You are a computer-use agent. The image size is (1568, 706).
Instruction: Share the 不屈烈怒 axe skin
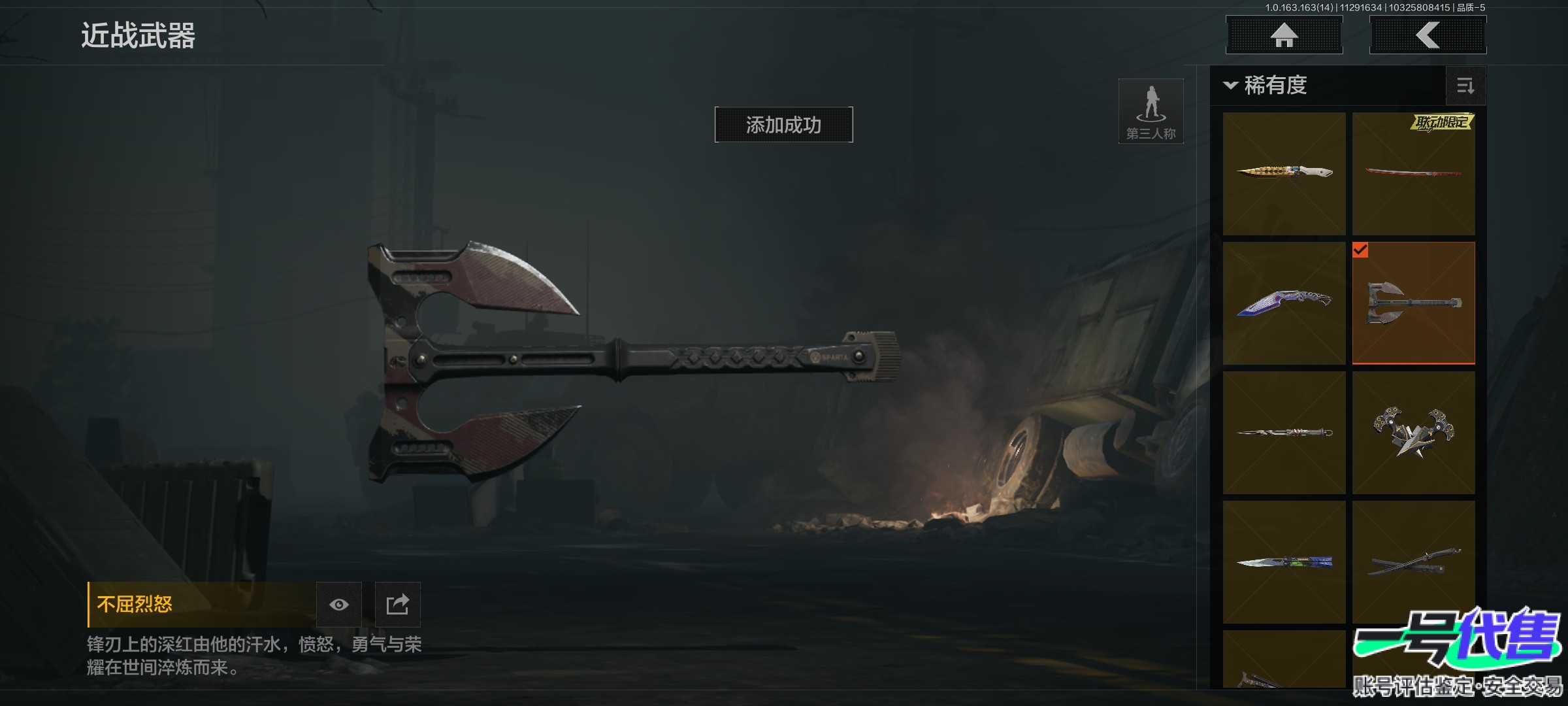[397, 605]
